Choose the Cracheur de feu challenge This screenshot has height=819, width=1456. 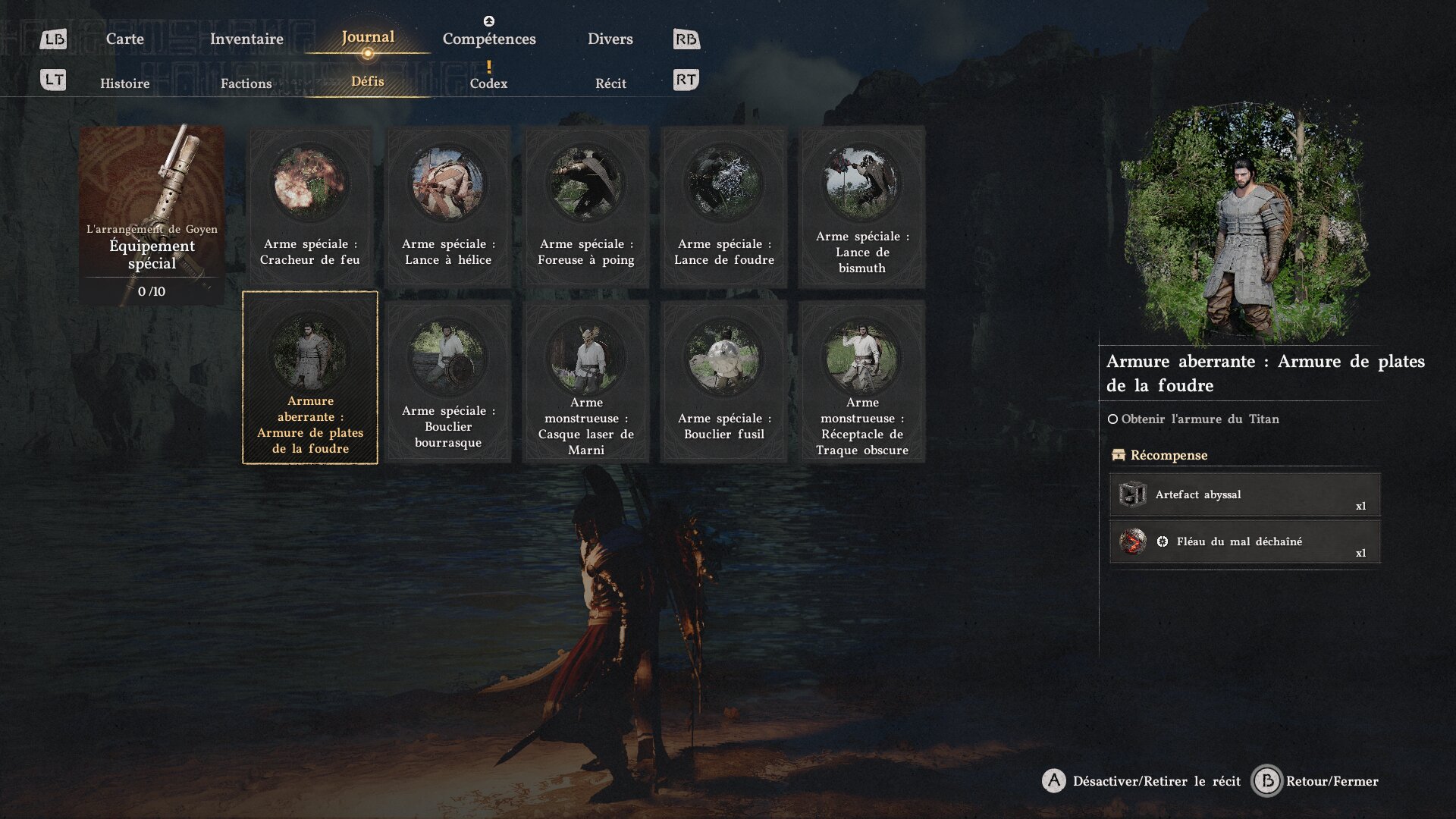(x=310, y=207)
